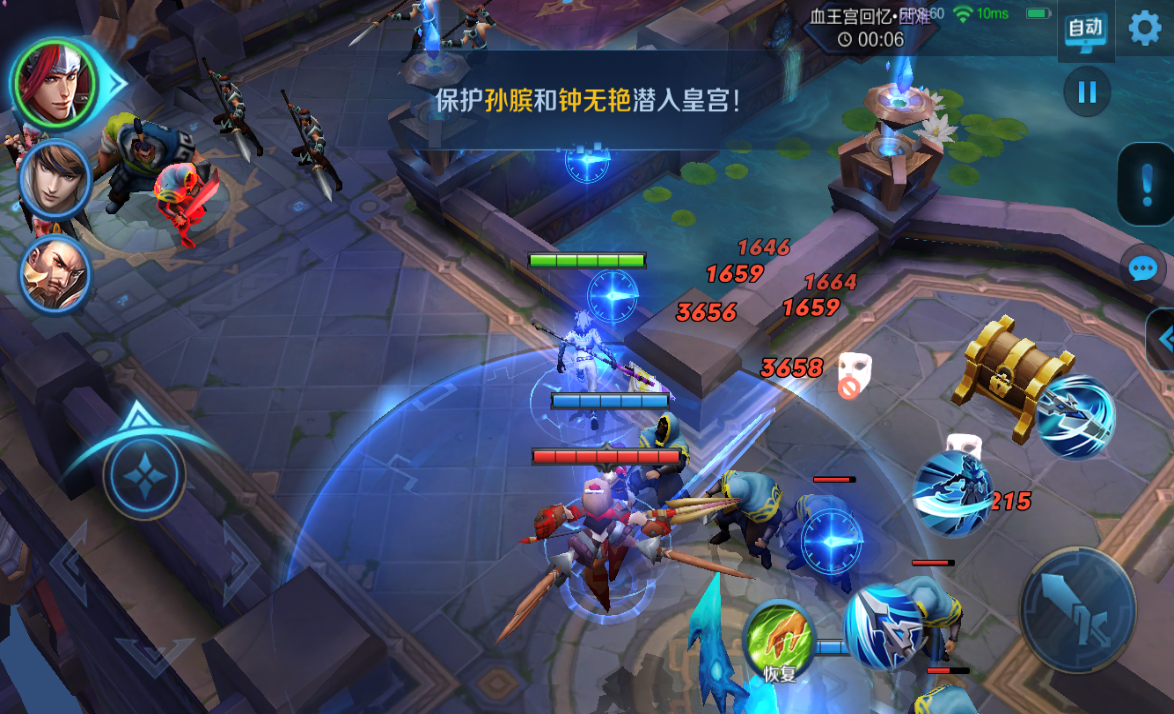Toggle the 自动 auto-battle button
Viewport: 1174px width, 714px height.
1085,30
